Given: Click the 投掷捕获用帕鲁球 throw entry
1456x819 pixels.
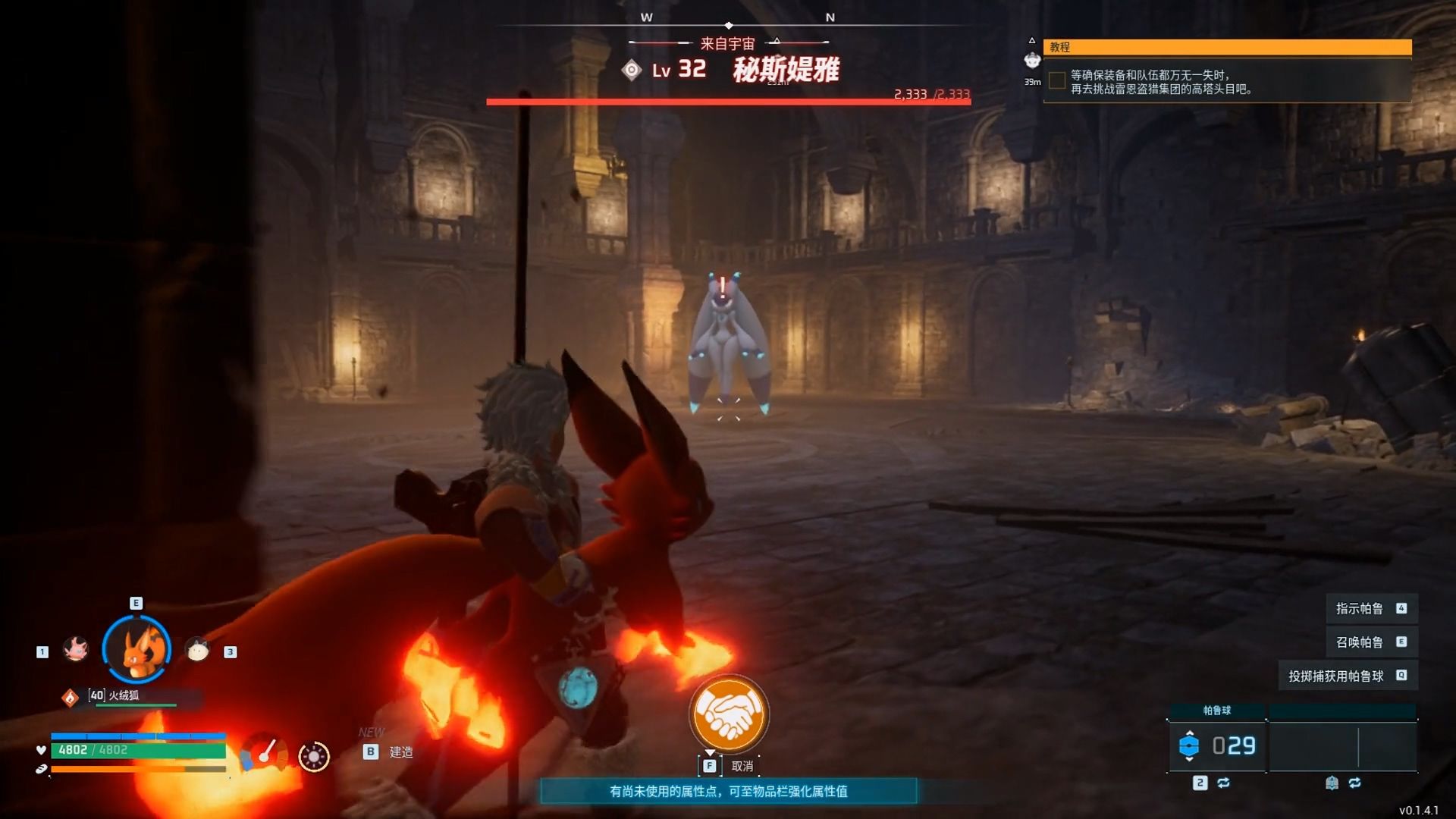Looking at the screenshot, I should point(1335,676).
